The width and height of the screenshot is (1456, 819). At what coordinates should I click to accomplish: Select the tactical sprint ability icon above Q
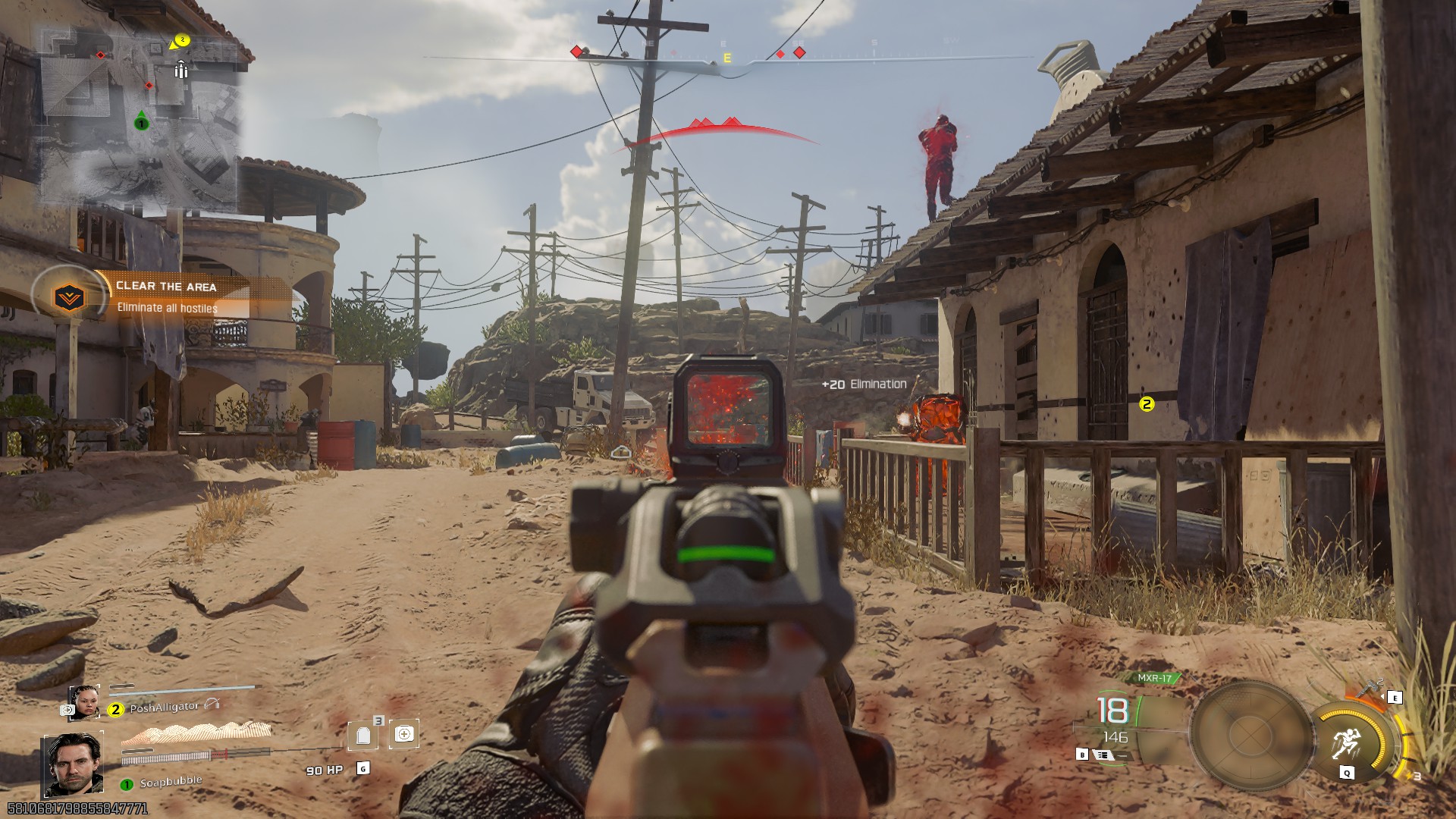1347,740
